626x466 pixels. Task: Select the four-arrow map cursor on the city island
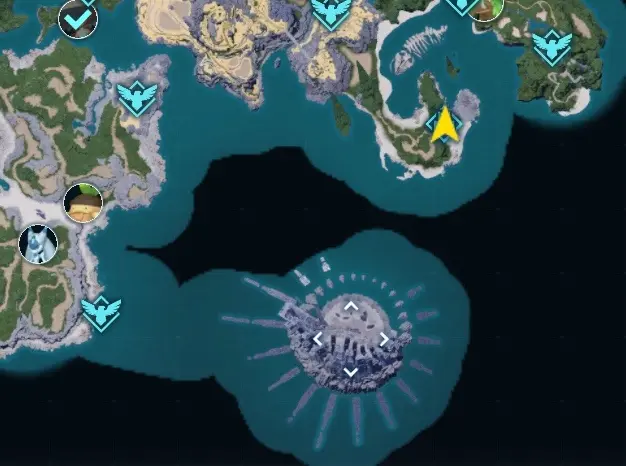pos(351,339)
